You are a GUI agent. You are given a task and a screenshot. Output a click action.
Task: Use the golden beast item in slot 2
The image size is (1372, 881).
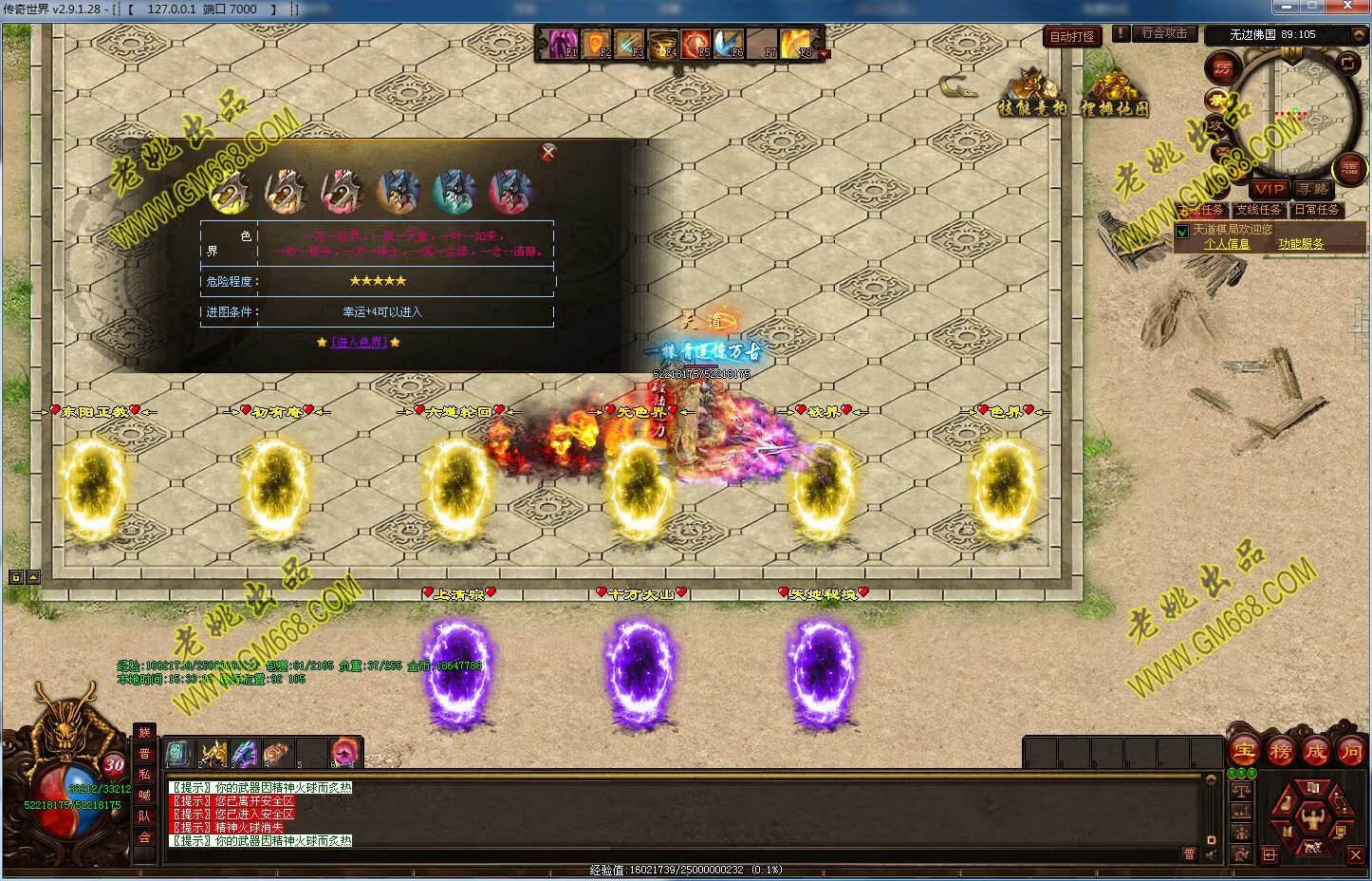213,754
